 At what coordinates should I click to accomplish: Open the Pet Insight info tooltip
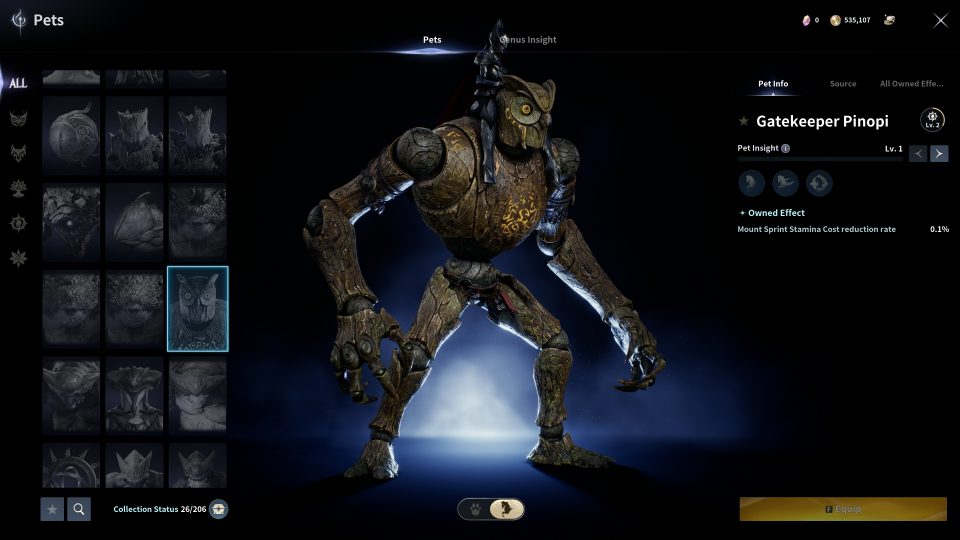point(785,149)
